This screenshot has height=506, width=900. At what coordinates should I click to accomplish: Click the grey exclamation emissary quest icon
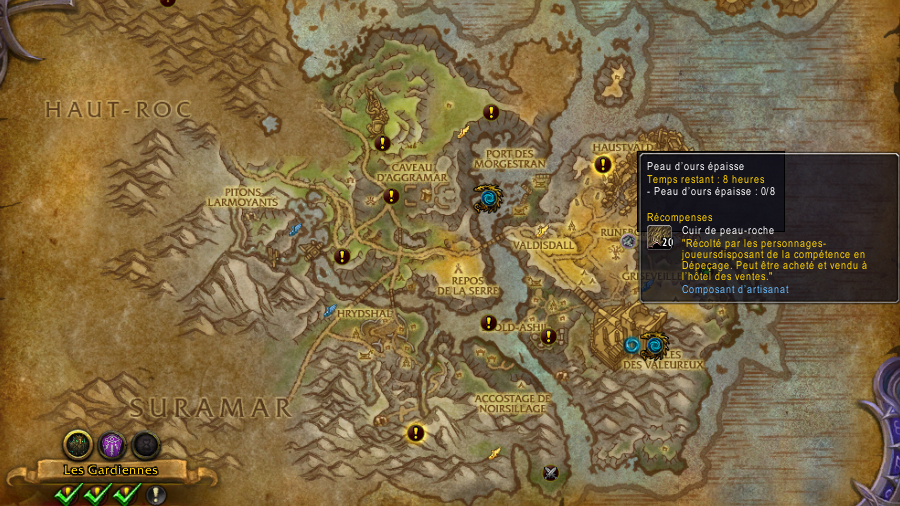[156, 493]
